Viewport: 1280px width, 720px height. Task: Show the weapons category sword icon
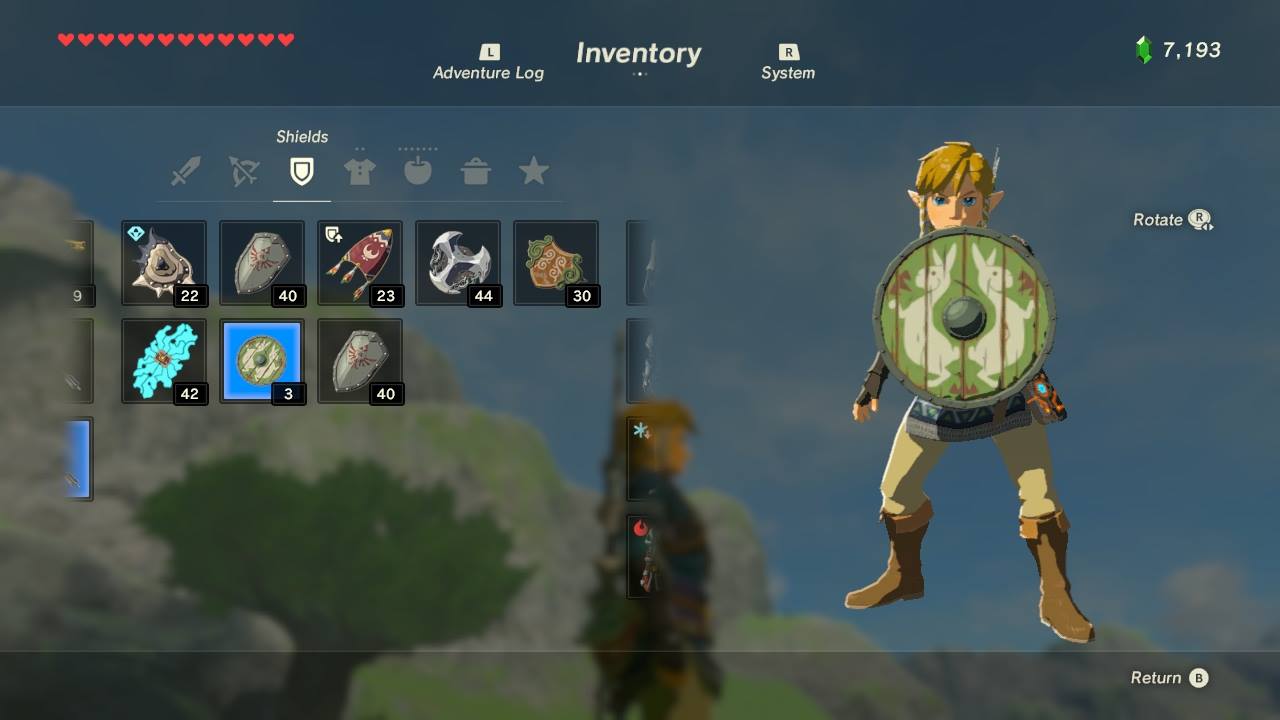tap(185, 172)
